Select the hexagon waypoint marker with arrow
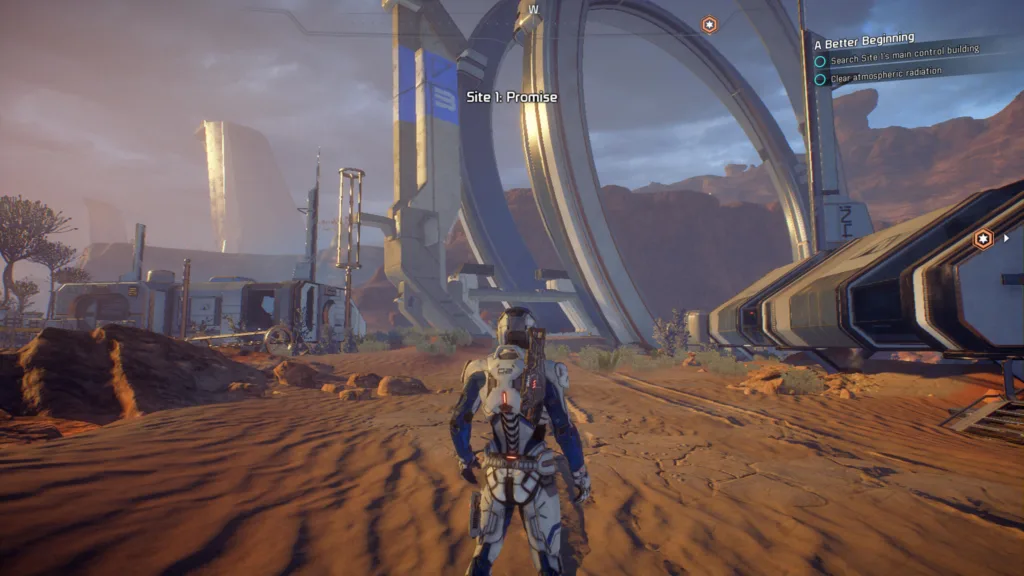Screen dimensions: 1024x576 pos(984,238)
